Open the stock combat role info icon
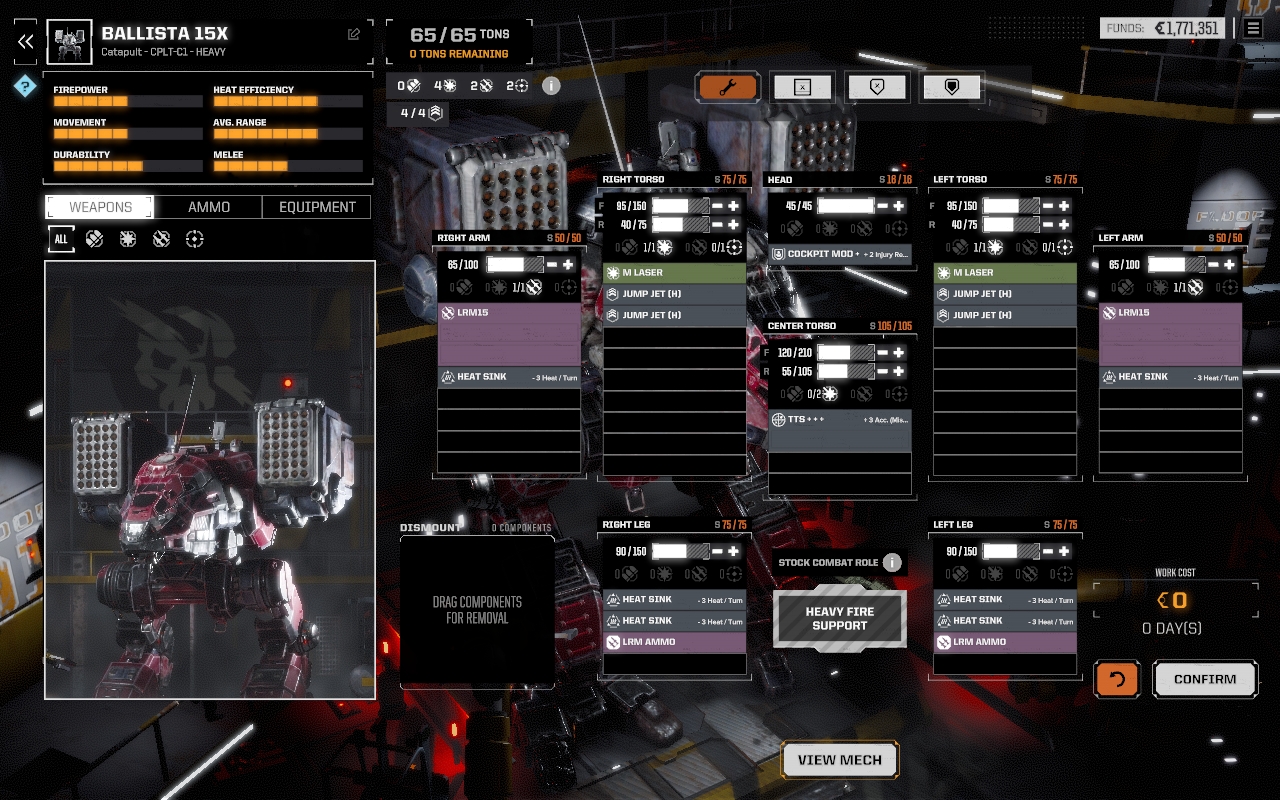 click(892, 563)
